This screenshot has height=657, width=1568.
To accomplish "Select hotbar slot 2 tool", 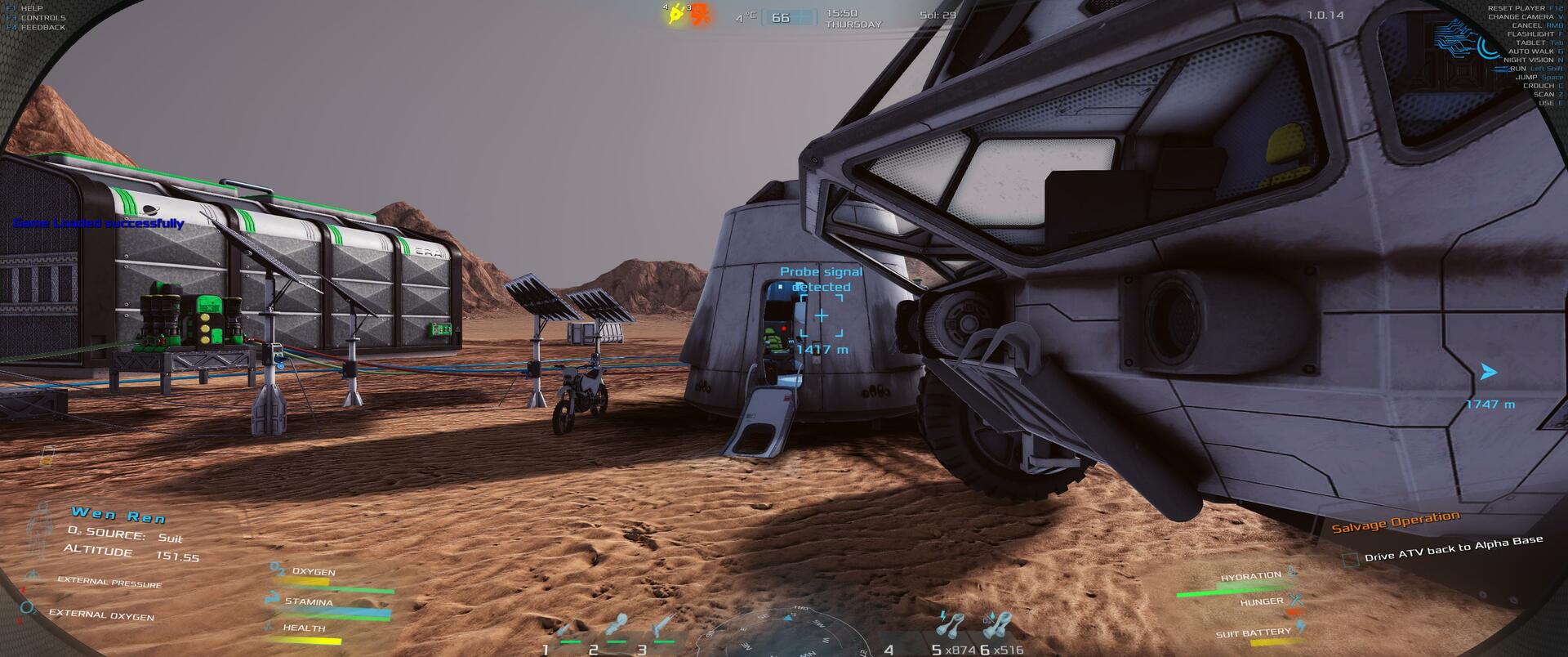I will [x=615, y=626].
